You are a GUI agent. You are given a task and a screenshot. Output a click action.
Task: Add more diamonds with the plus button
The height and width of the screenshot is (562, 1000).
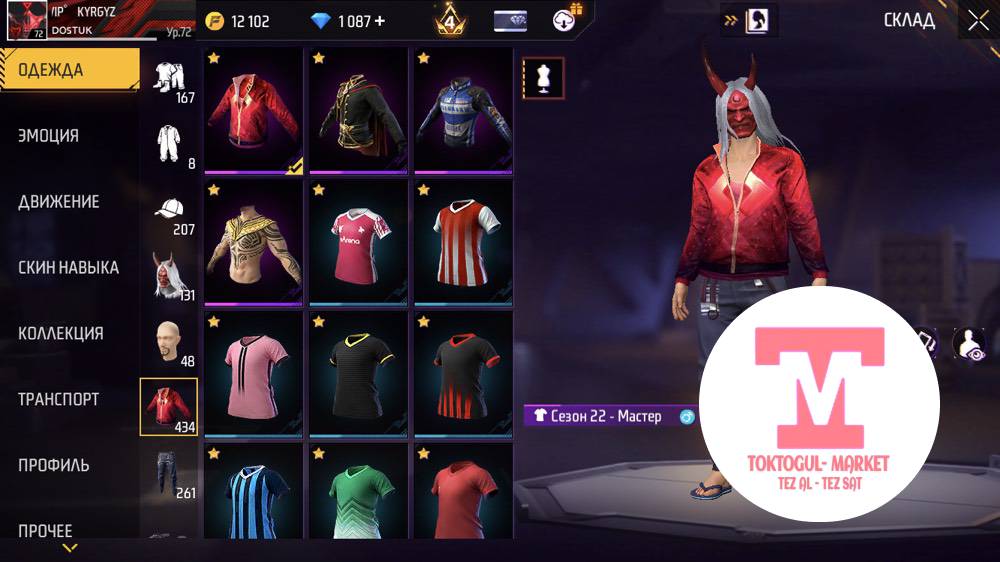pos(380,21)
